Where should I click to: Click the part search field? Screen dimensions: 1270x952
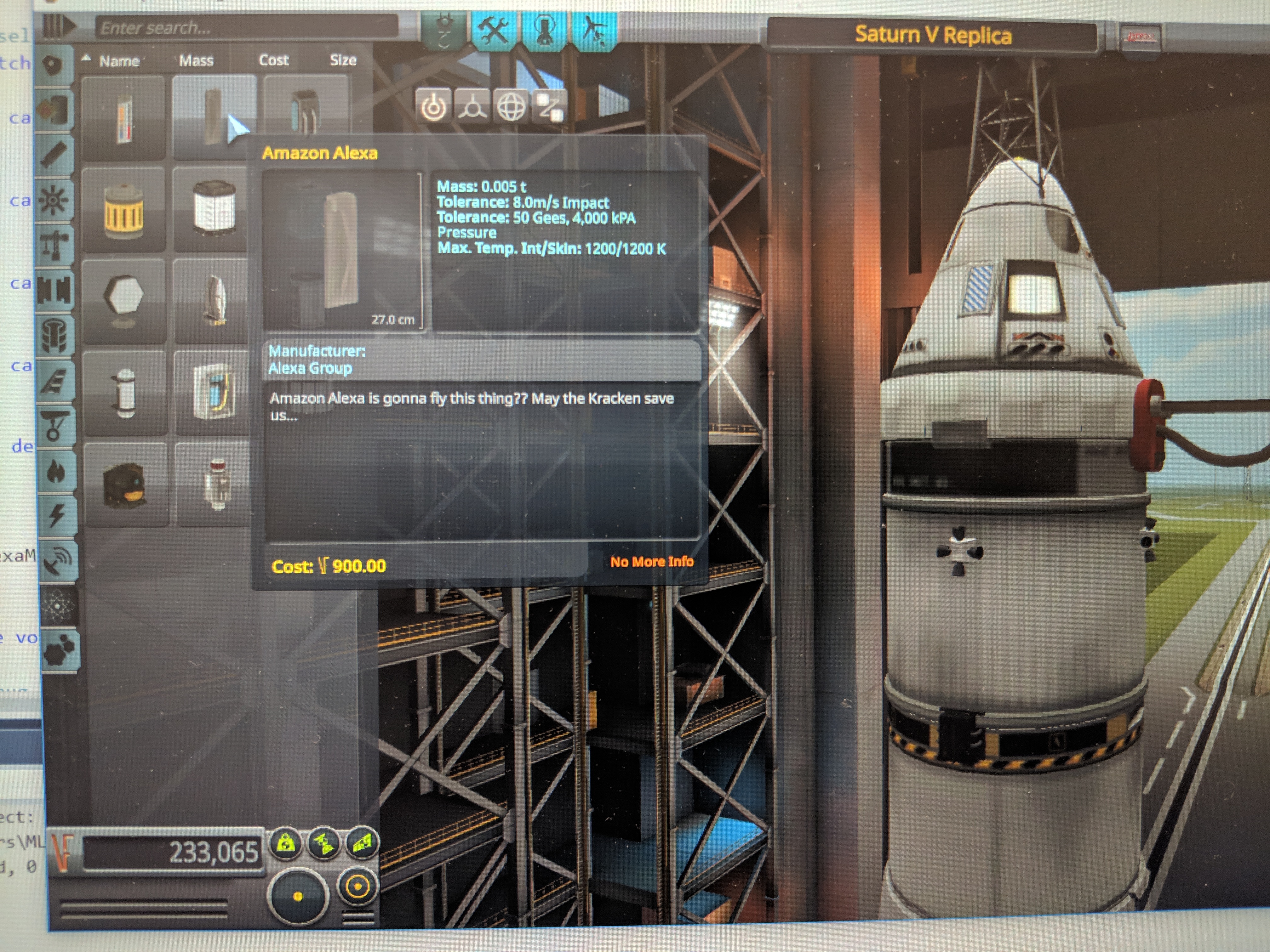pos(247,27)
